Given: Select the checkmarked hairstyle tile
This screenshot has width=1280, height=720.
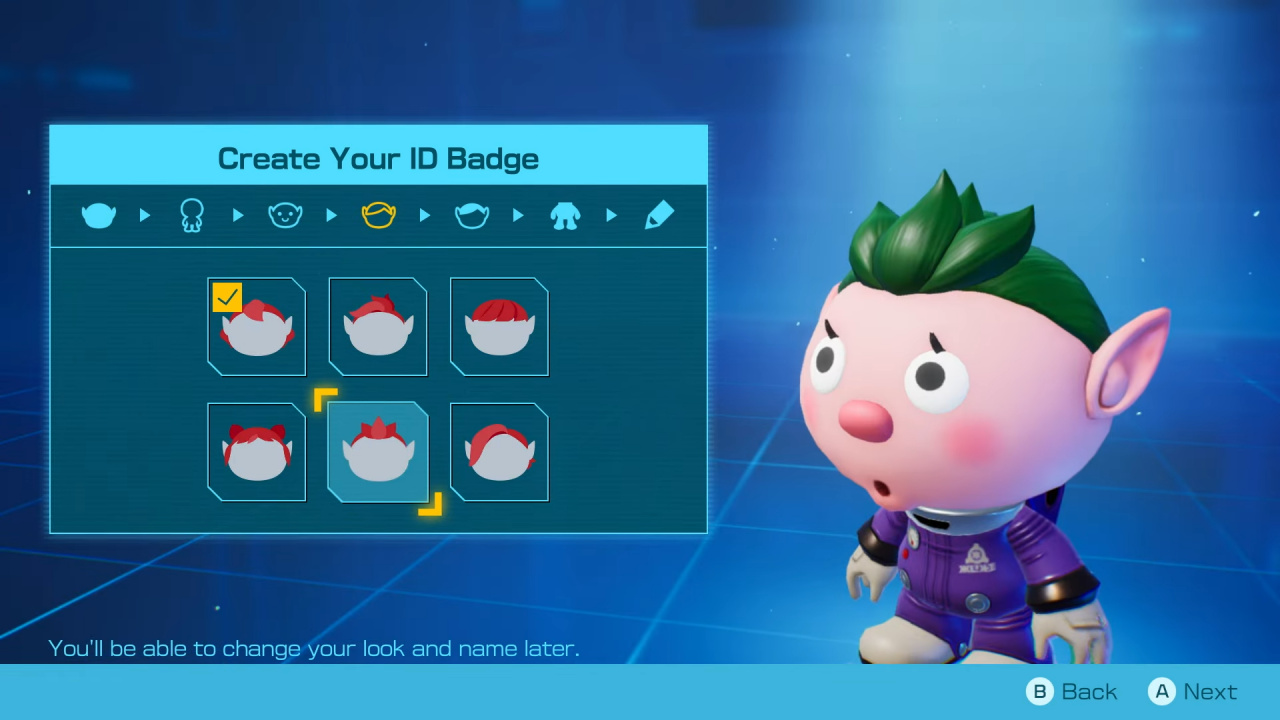Looking at the screenshot, I should [x=256, y=327].
